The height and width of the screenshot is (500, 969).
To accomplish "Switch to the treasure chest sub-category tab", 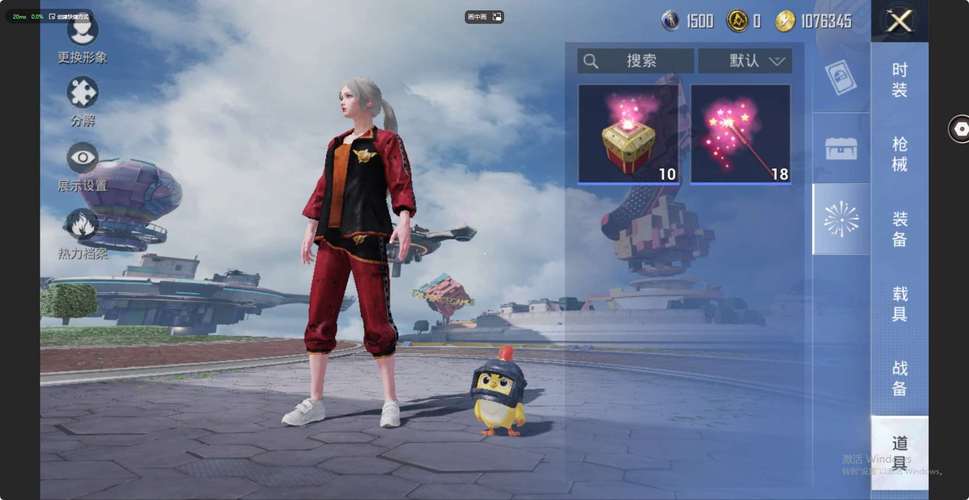I will pyautogui.click(x=840, y=148).
